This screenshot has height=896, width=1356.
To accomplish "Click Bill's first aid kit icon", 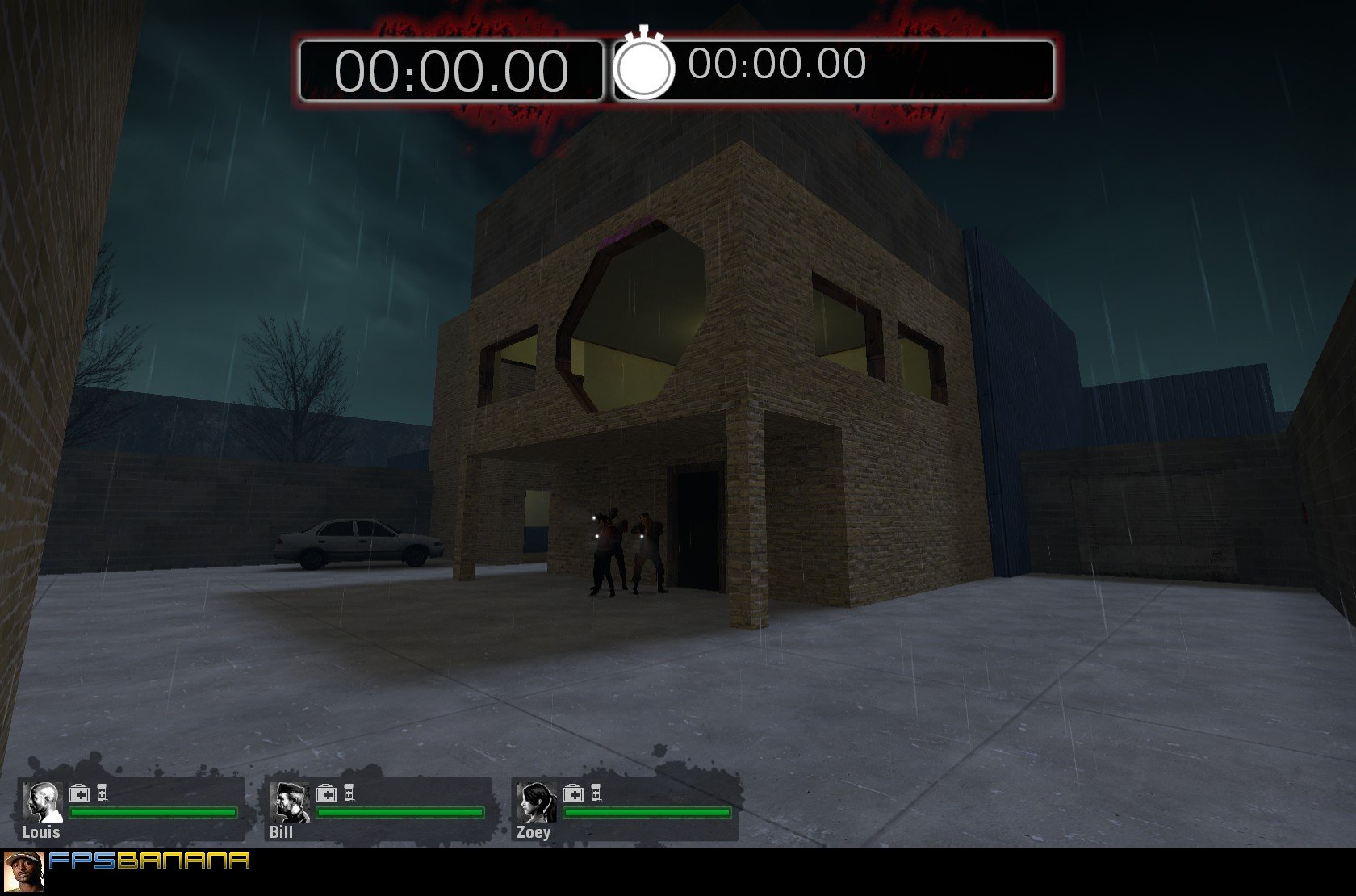I will click(327, 793).
